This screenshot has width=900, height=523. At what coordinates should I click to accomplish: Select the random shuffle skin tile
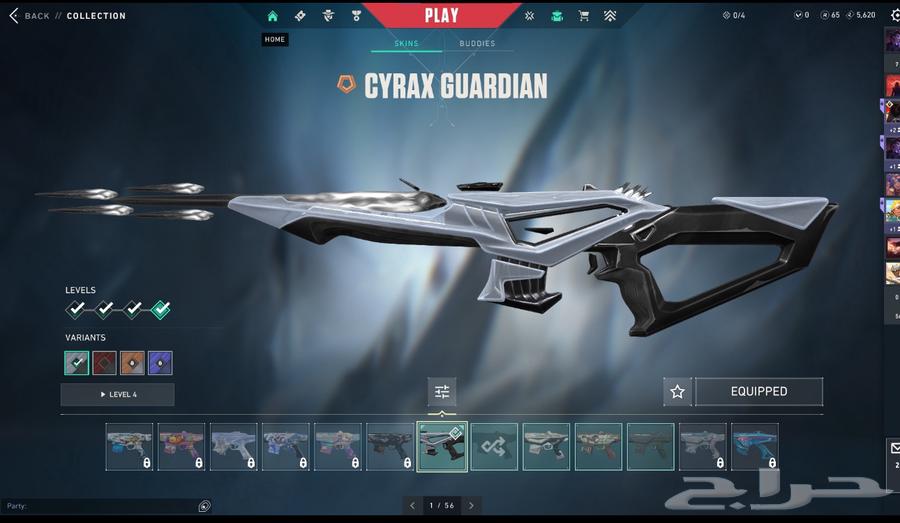click(x=494, y=447)
